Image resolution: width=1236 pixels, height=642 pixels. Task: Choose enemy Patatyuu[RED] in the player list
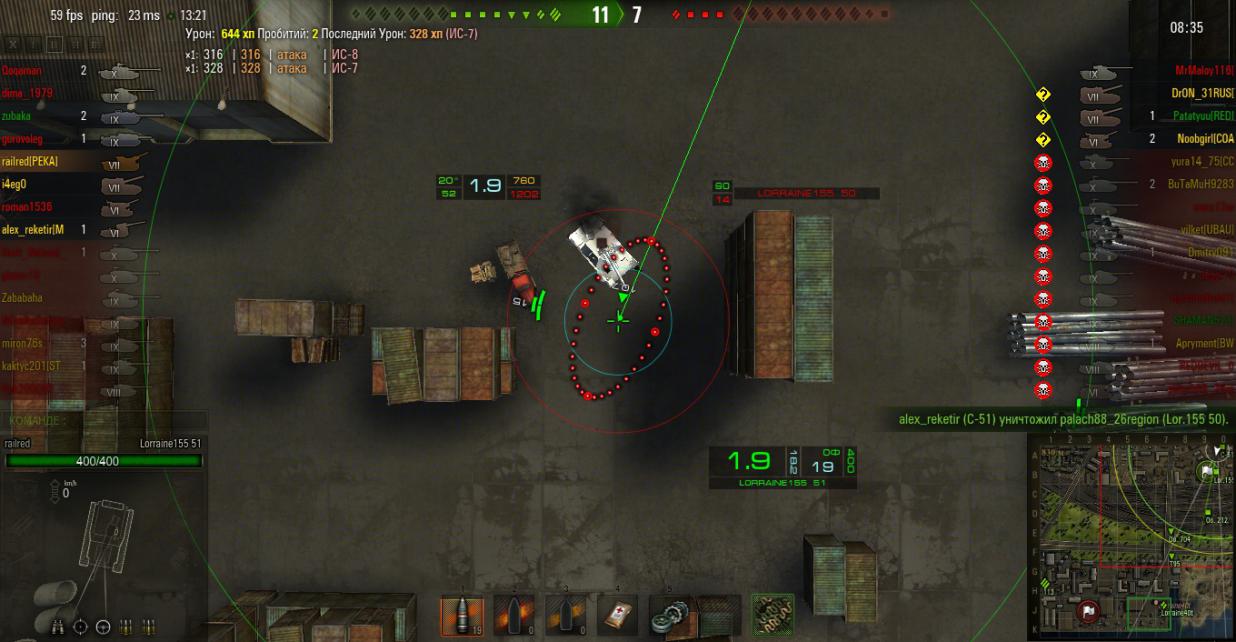coord(1204,116)
